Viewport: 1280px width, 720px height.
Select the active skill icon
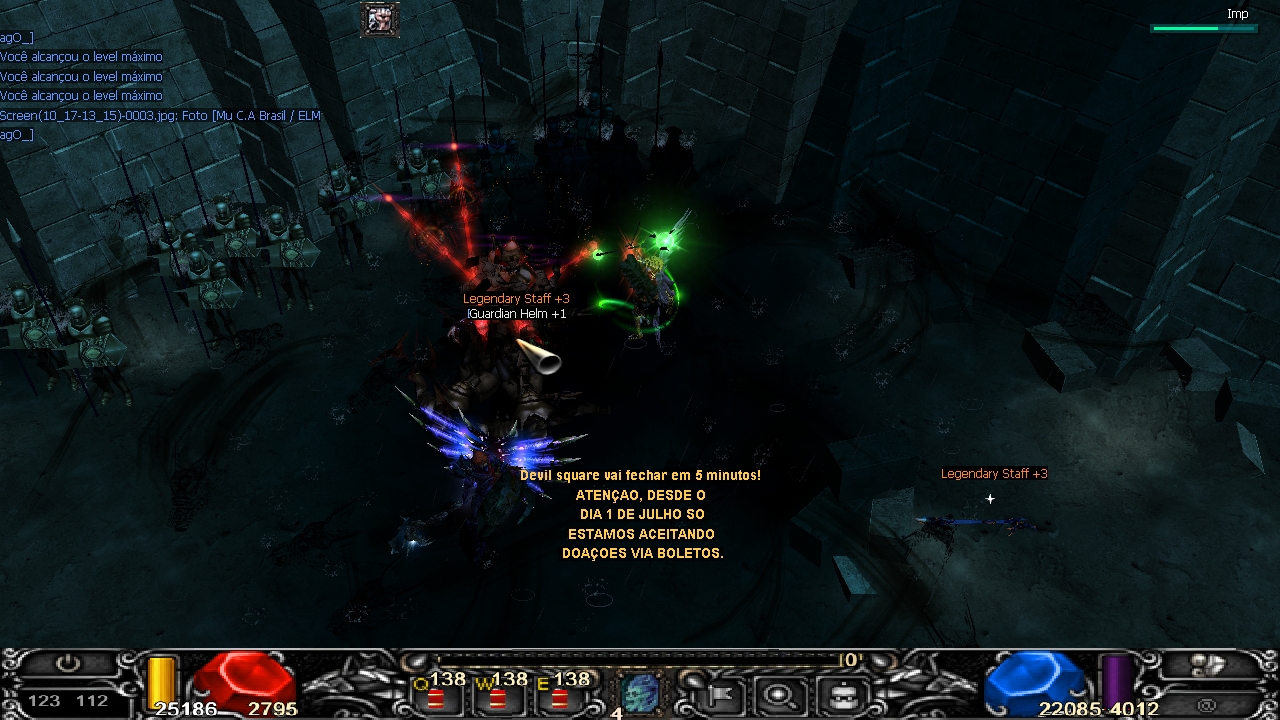pos(640,692)
